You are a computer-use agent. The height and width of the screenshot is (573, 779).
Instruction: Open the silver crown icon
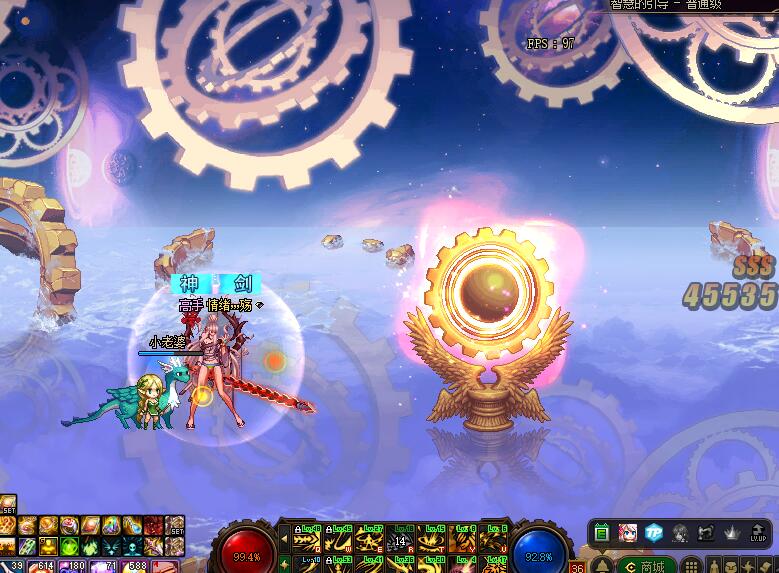click(x=731, y=533)
